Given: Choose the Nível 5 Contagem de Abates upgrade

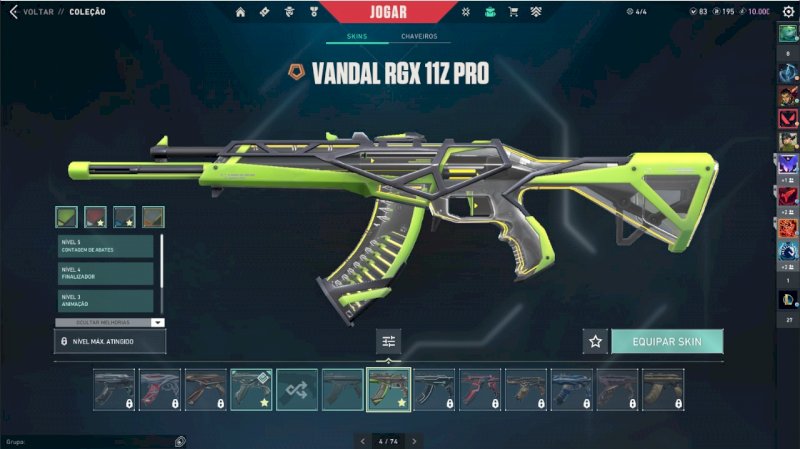Looking at the screenshot, I should (x=105, y=246).
